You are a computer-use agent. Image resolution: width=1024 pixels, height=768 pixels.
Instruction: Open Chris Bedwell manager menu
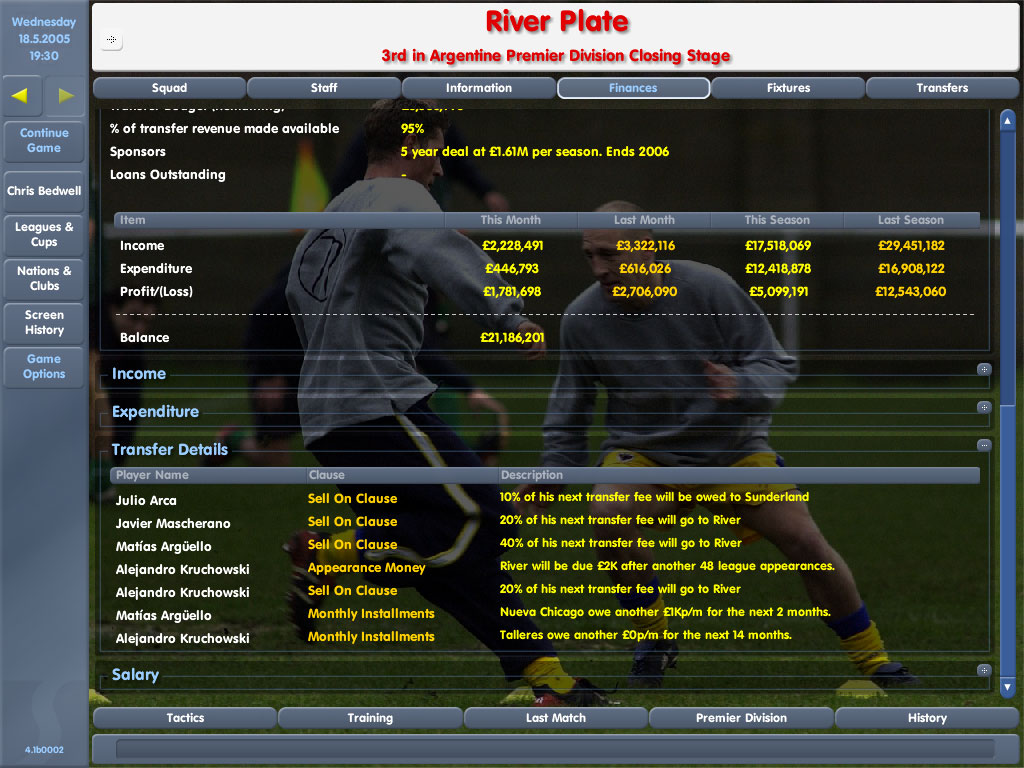tap(44, 191)
